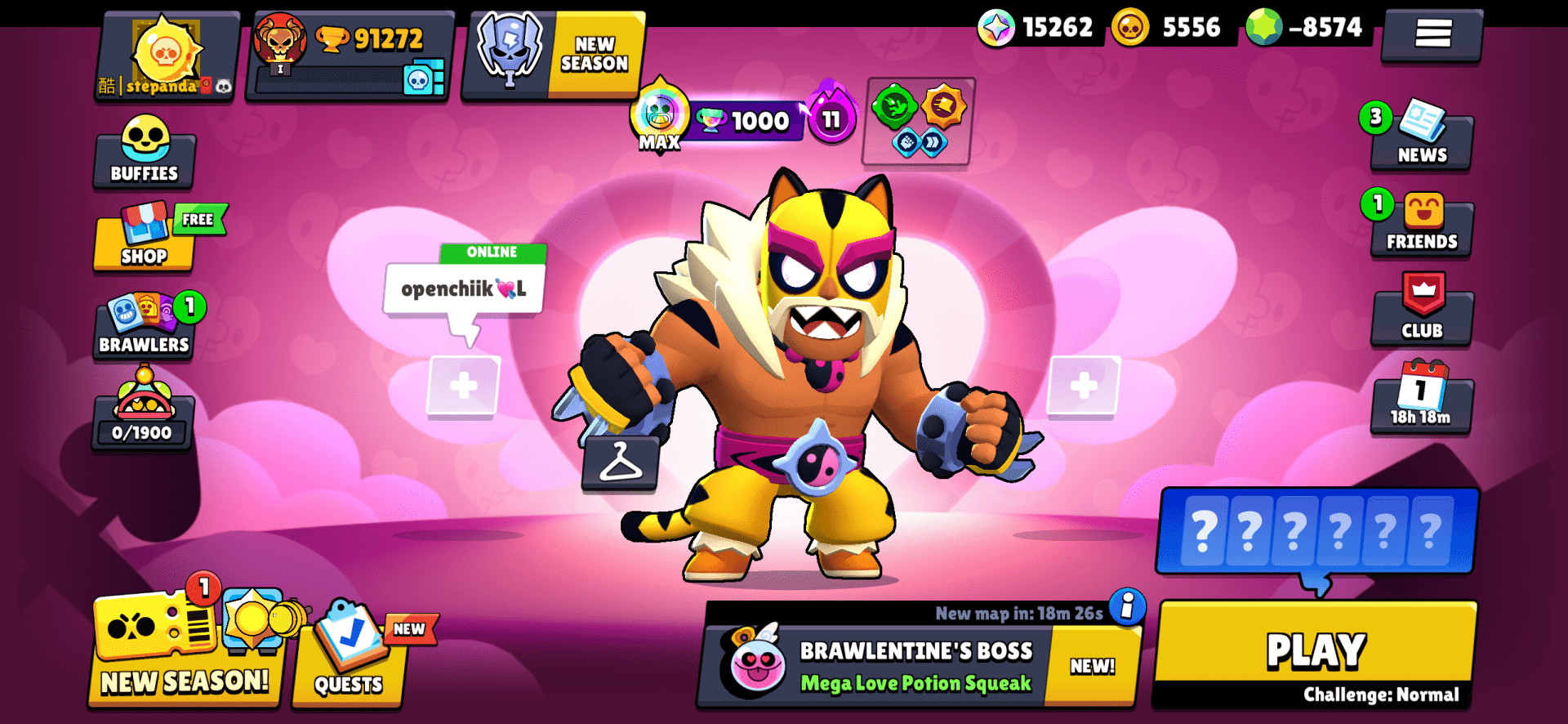The width and height of the screenshot is (1568, 724).
Task: Open the hamburger menu
Action: pyautogui.click(x=1432, y=36)
